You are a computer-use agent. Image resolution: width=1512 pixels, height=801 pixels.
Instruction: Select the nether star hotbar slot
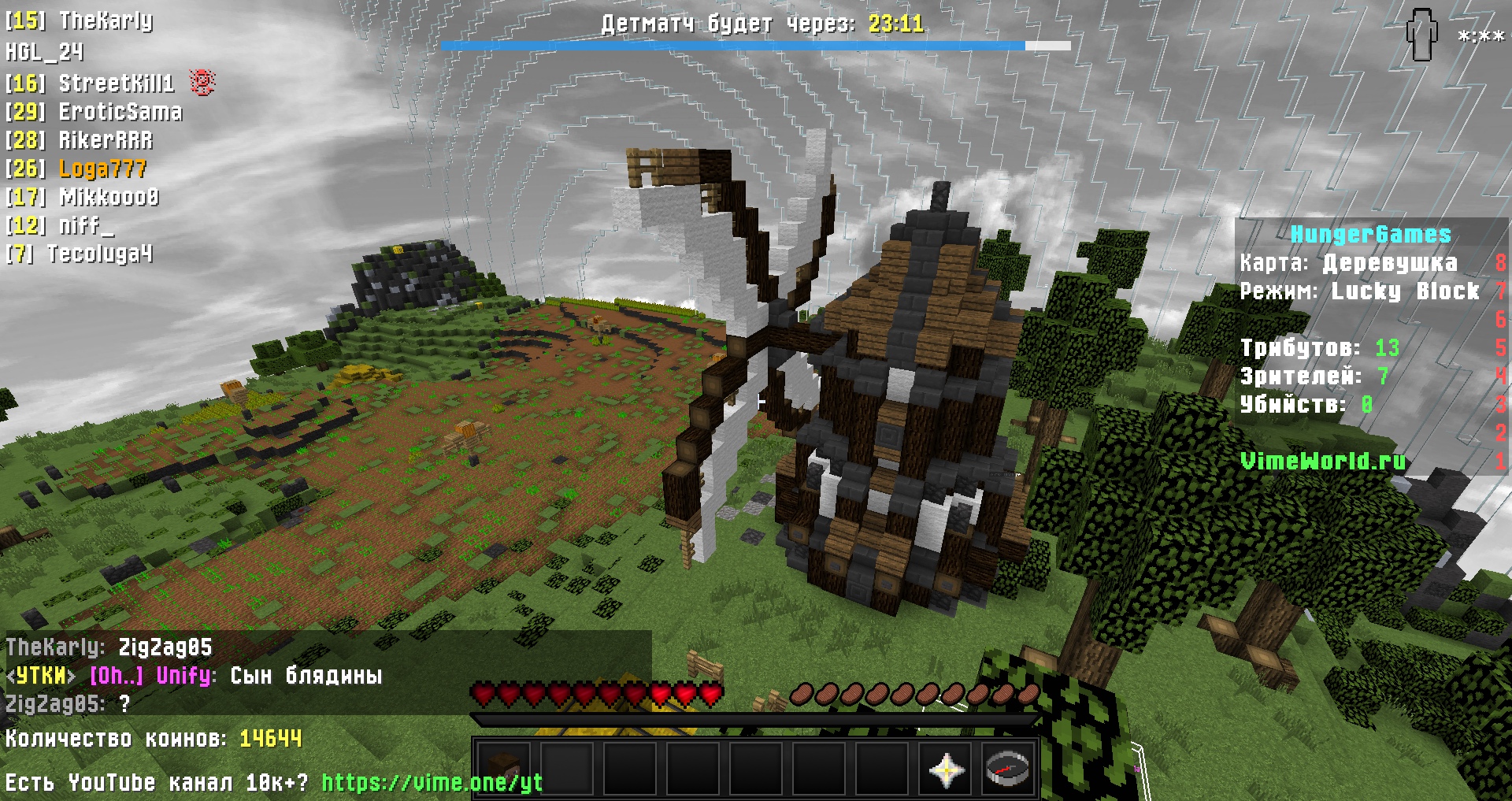coord(945,768)
